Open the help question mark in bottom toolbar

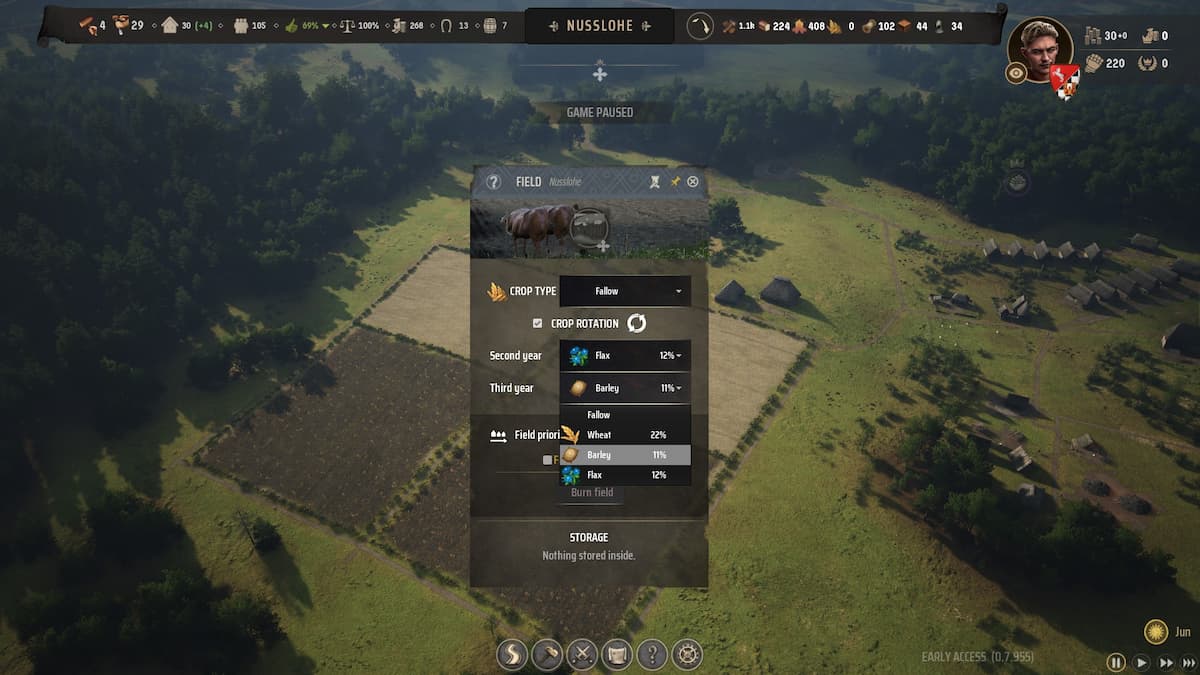tap(652, 655)
